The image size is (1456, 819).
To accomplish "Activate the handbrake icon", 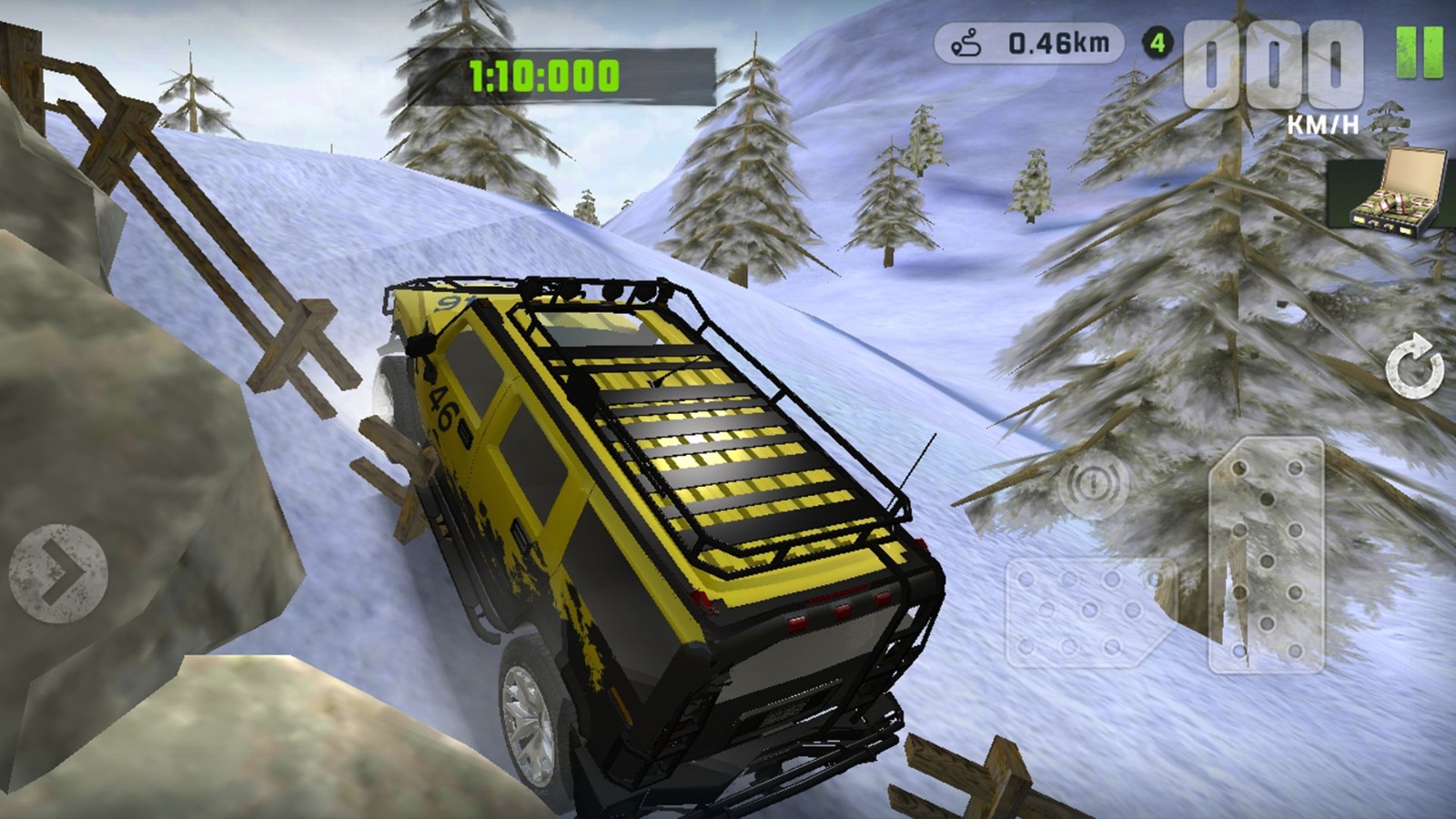I will point(1093,483).
